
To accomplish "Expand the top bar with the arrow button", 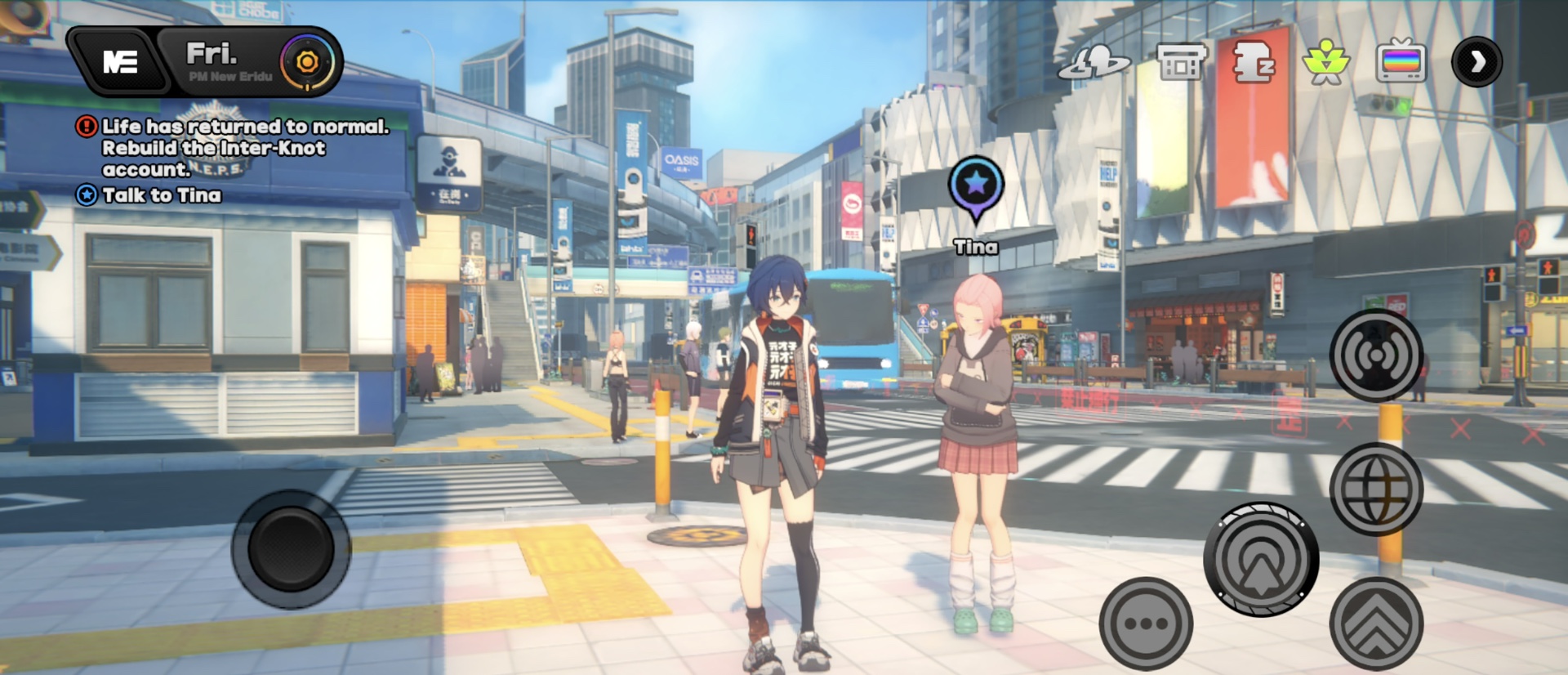I will point(1477,62).
